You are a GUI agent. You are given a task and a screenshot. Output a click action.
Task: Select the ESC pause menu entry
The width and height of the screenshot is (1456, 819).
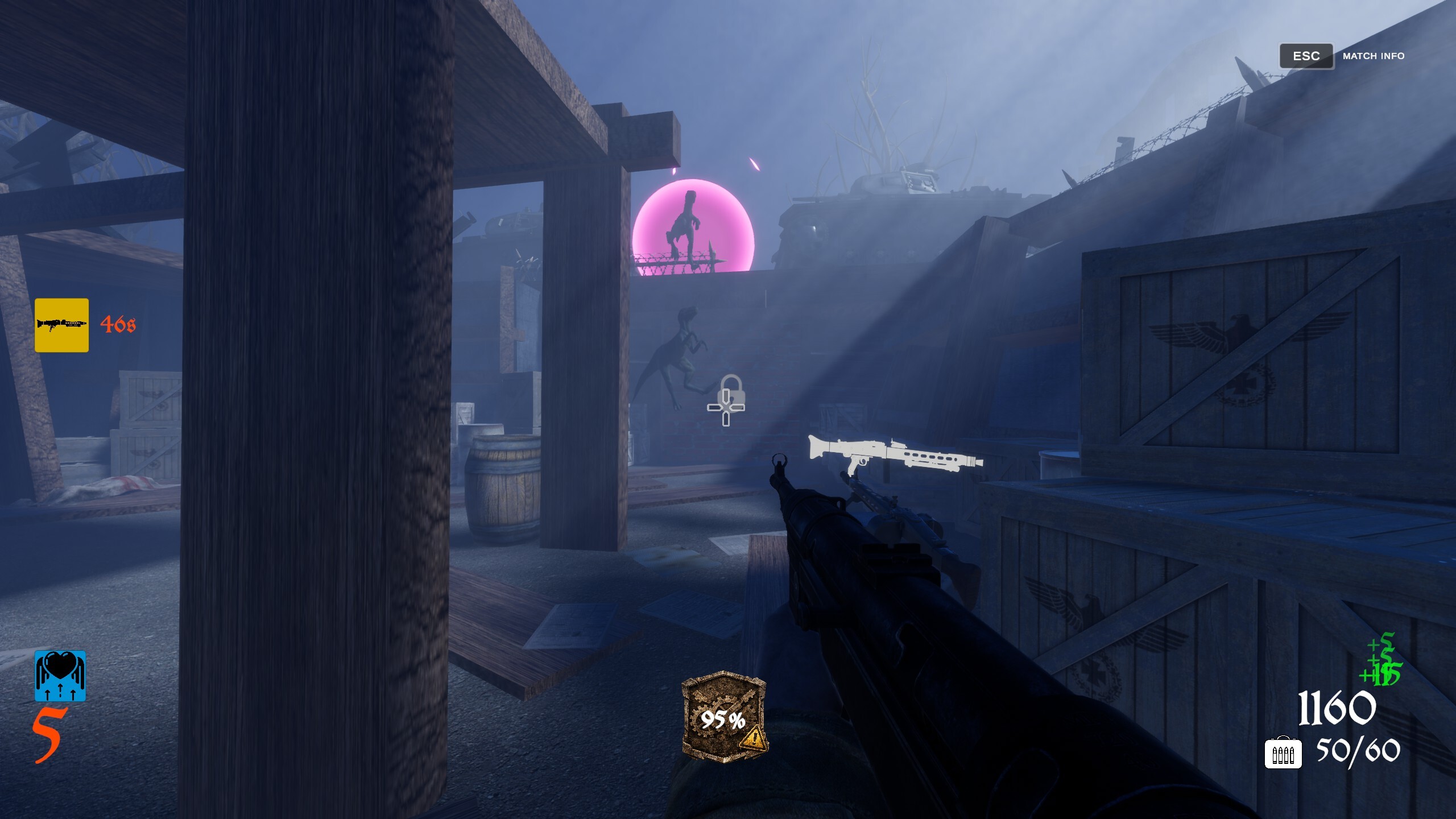[1306, 56]
